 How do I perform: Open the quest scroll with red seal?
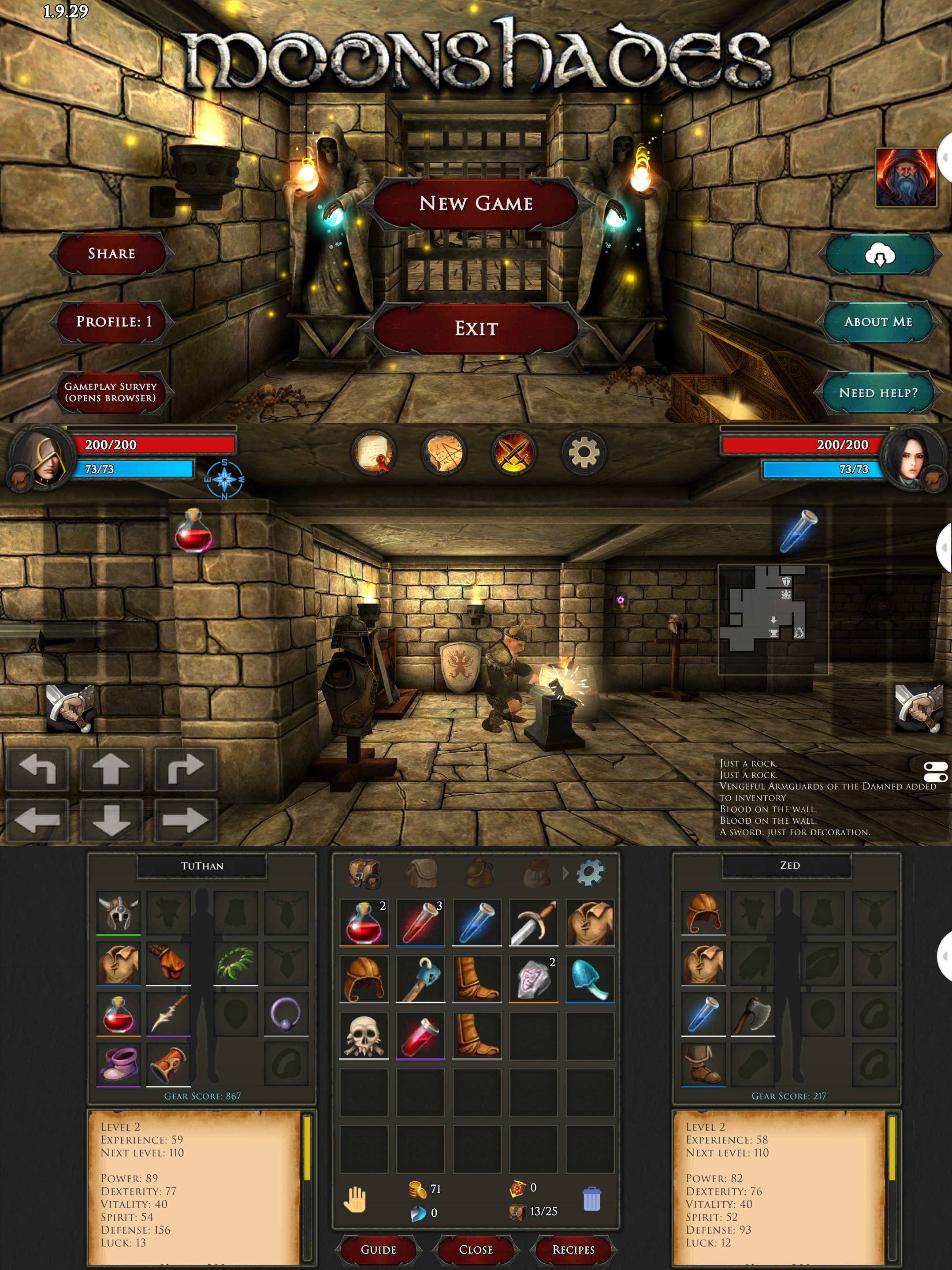tap(373, 453)
